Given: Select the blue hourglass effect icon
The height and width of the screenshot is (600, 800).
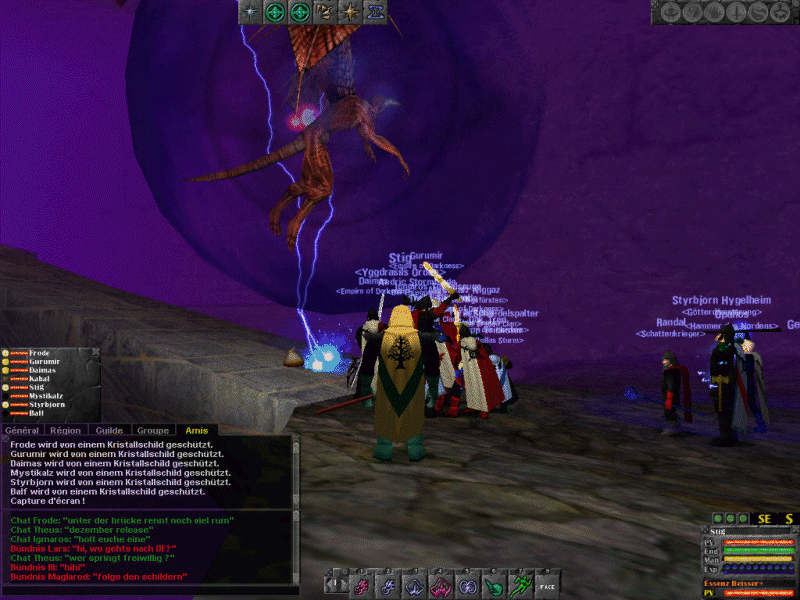Looking at the screenshot, I should 377,12.
